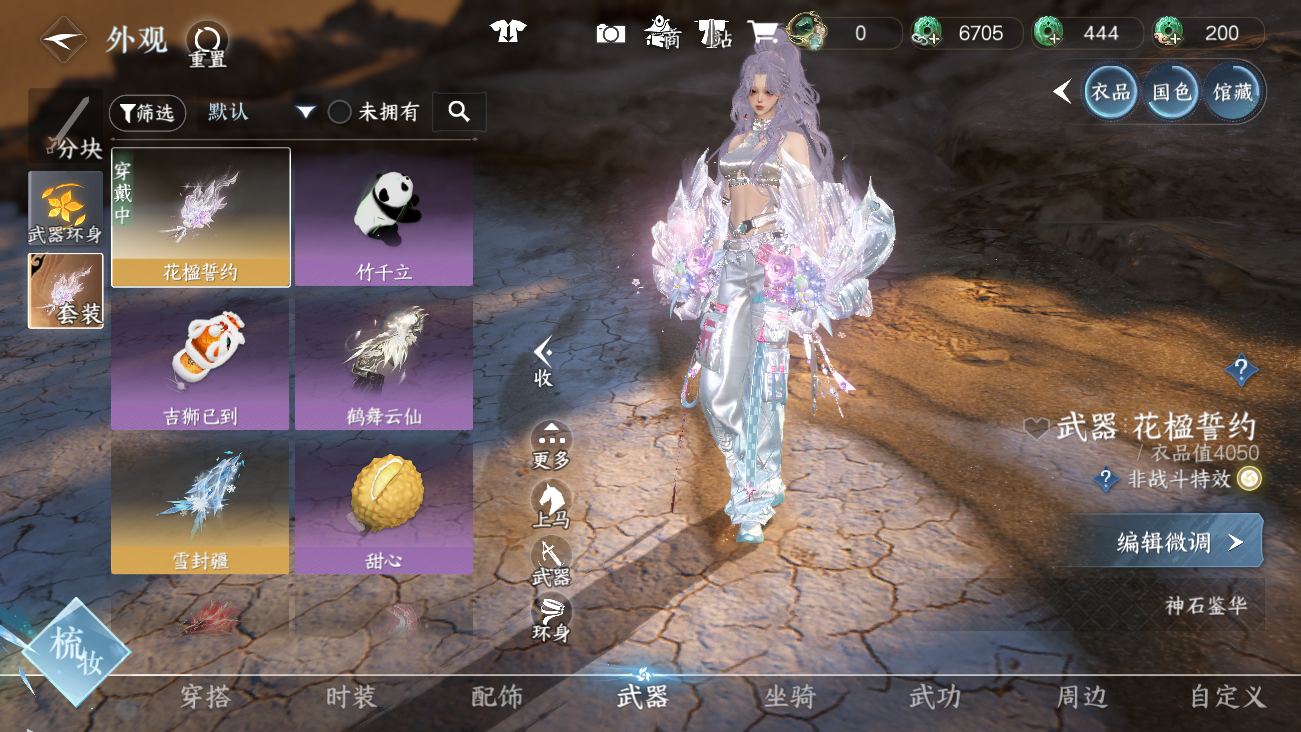The width and height of the screenshot is (1301, 732).
Task: Collapse the panel with the 收 arrow
Action: pyautogui.click(x=543, y=360)
